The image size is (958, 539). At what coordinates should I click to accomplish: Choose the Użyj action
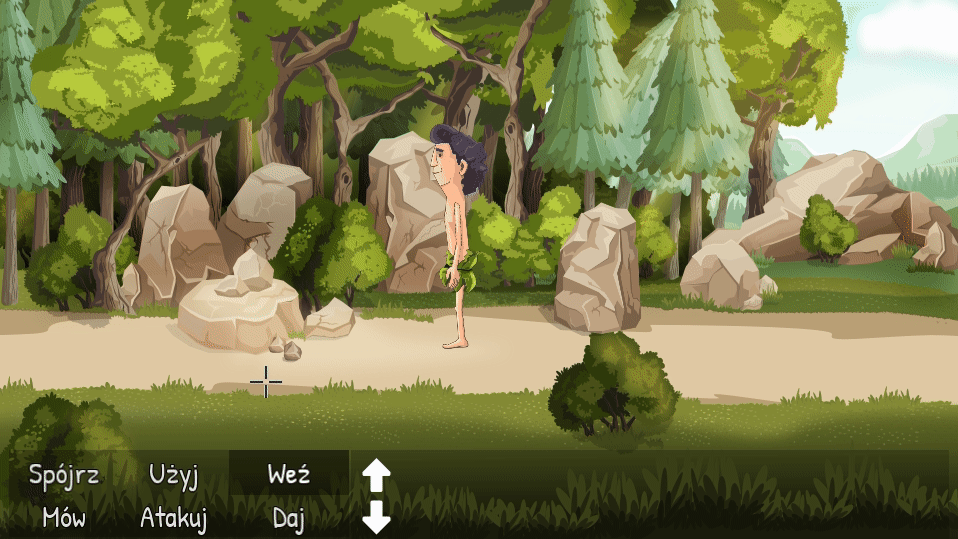pyautogui.click(x=173, y=474)
